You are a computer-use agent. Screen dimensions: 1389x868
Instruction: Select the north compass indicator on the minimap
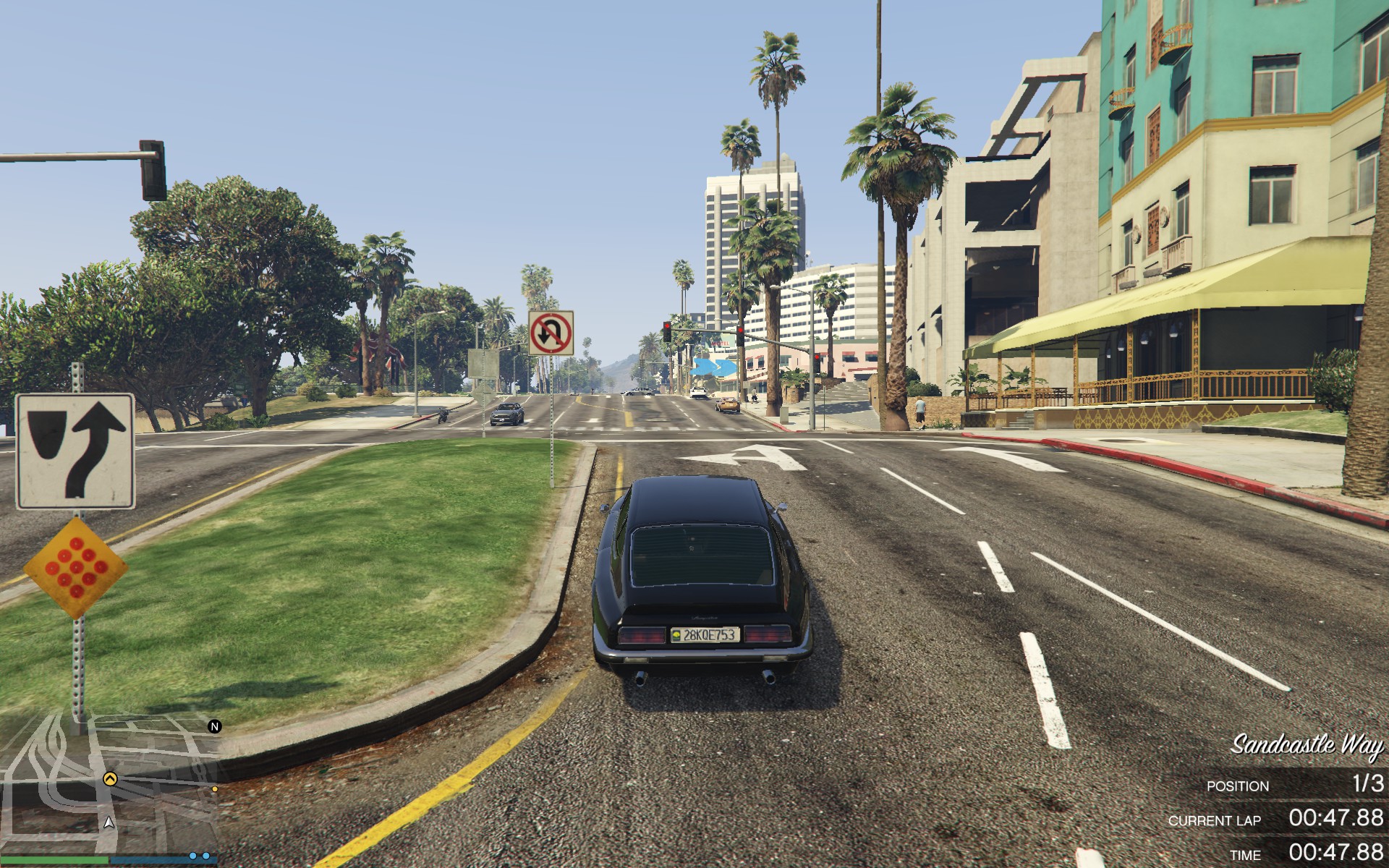pos(214,726)
